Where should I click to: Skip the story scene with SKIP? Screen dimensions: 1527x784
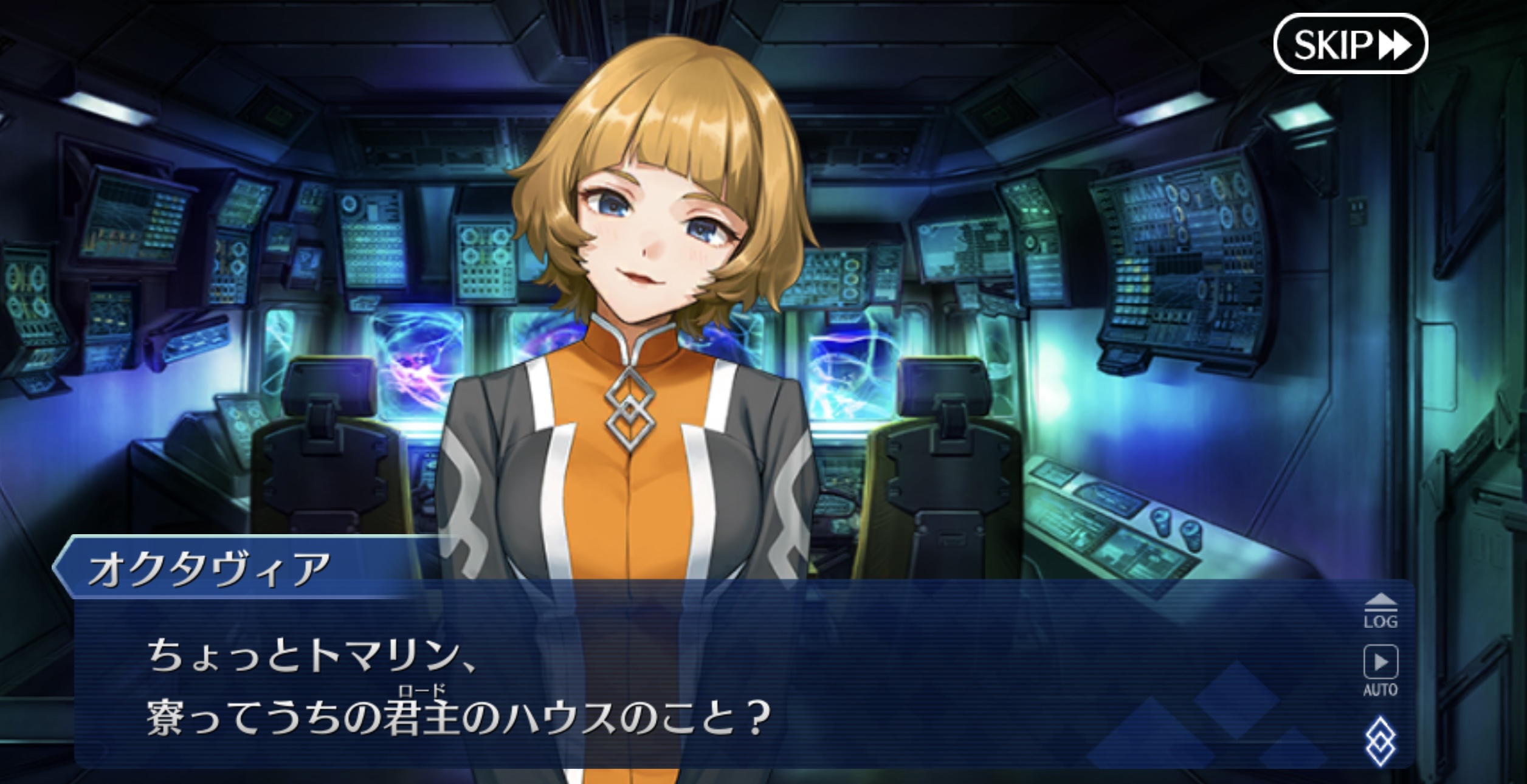point(1350,44)
